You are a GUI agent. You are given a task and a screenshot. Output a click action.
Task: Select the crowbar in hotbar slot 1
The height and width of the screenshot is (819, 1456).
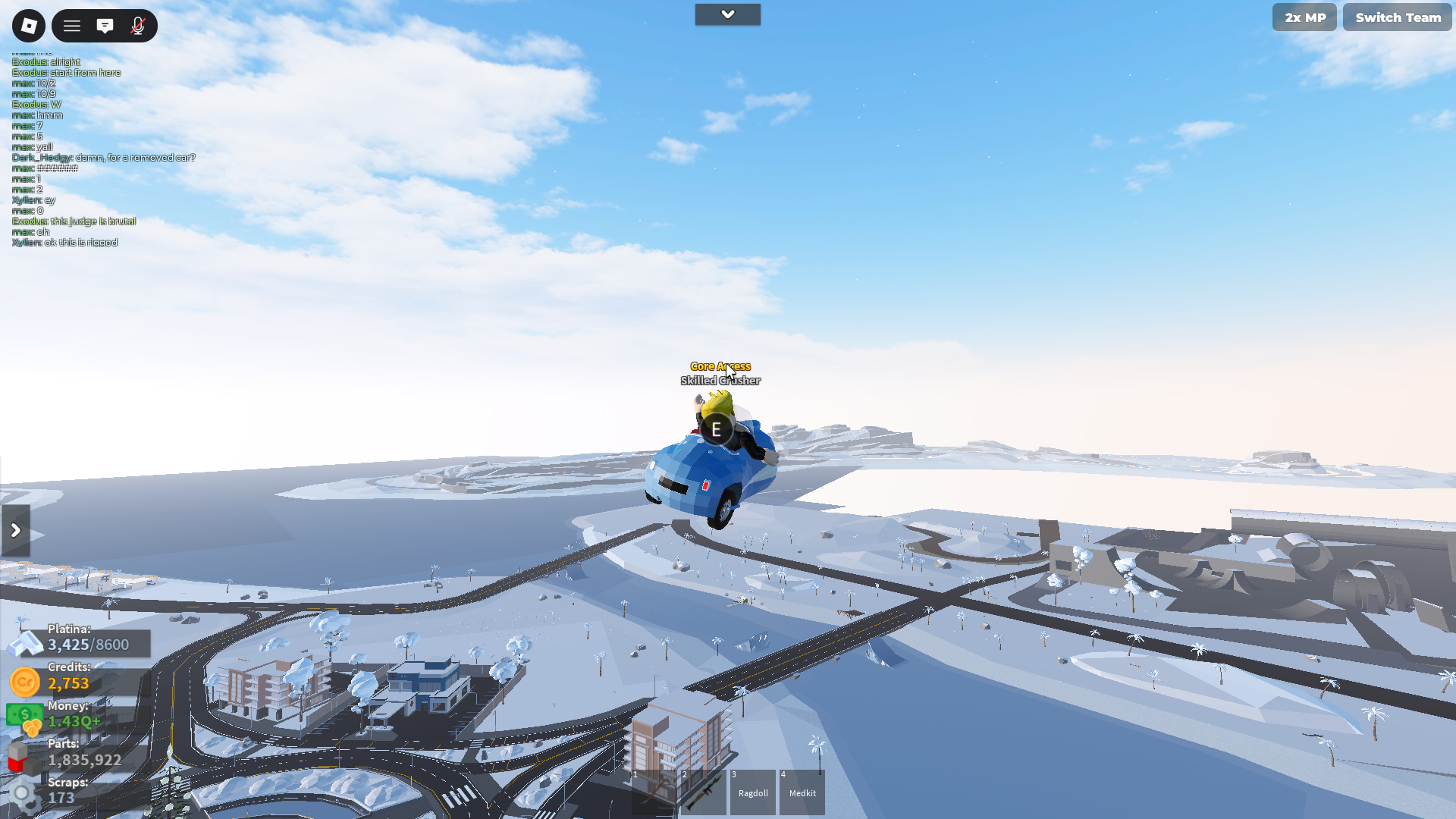pos(654,792)
